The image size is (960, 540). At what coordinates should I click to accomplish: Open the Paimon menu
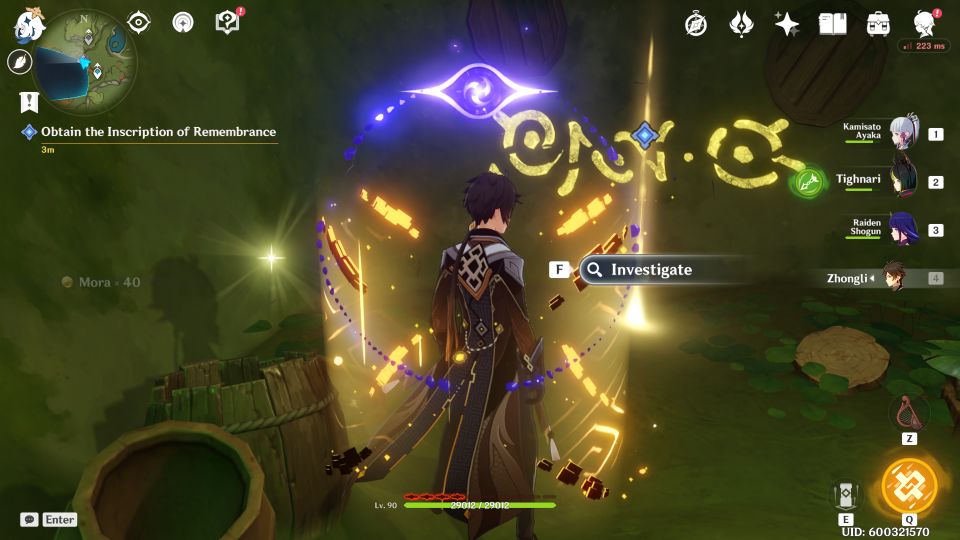tap(27, 27)
